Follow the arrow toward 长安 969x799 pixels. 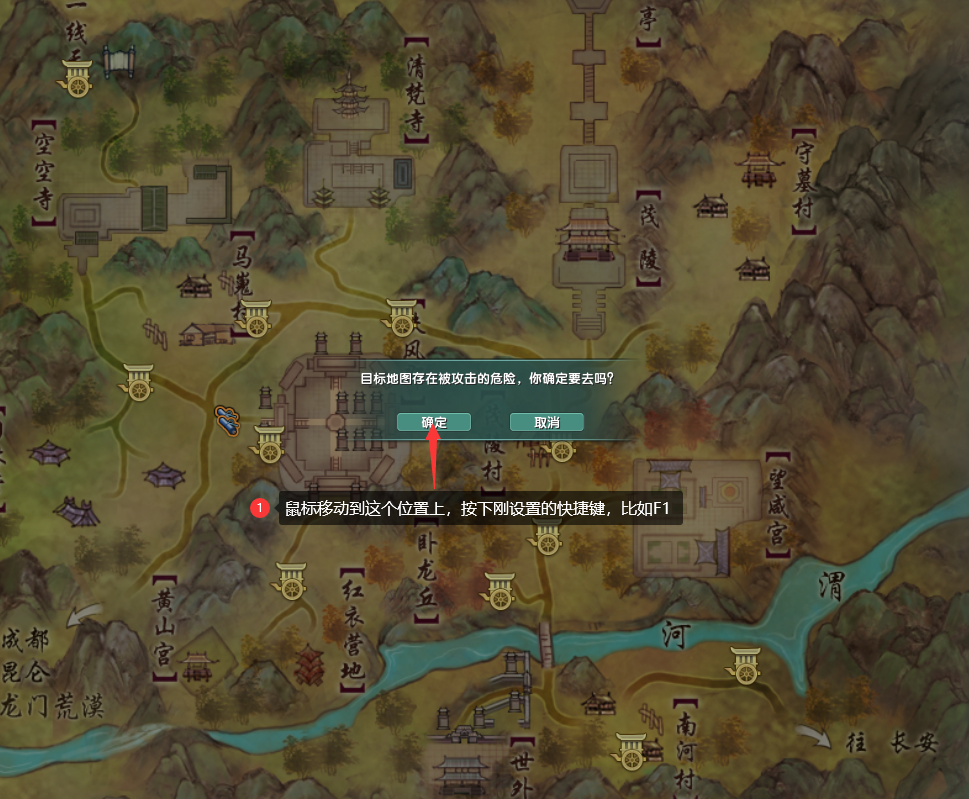pyautogui.click(x=817, y=736)
